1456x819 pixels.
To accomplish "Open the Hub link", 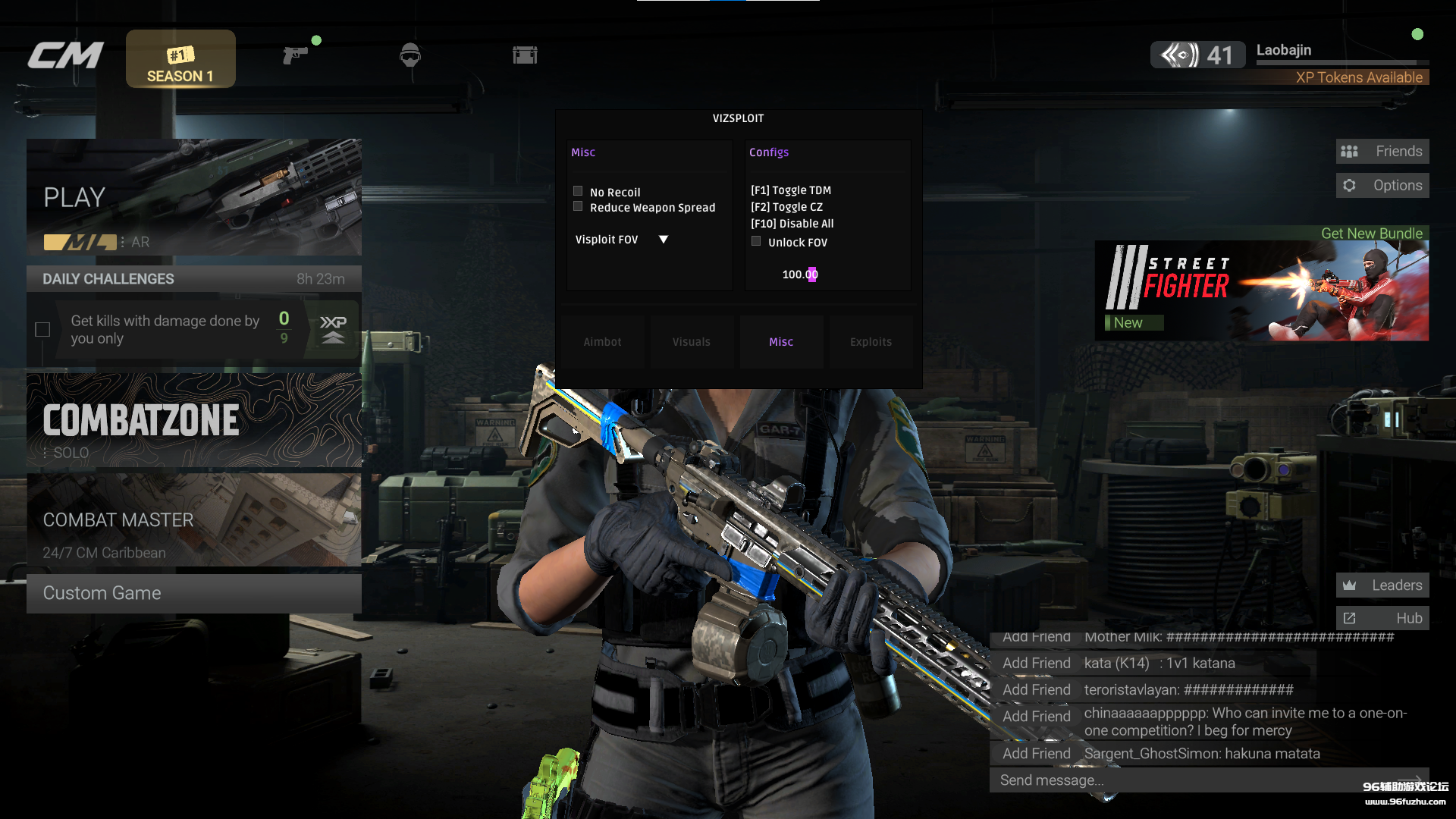I will [x=1382, y=618].
